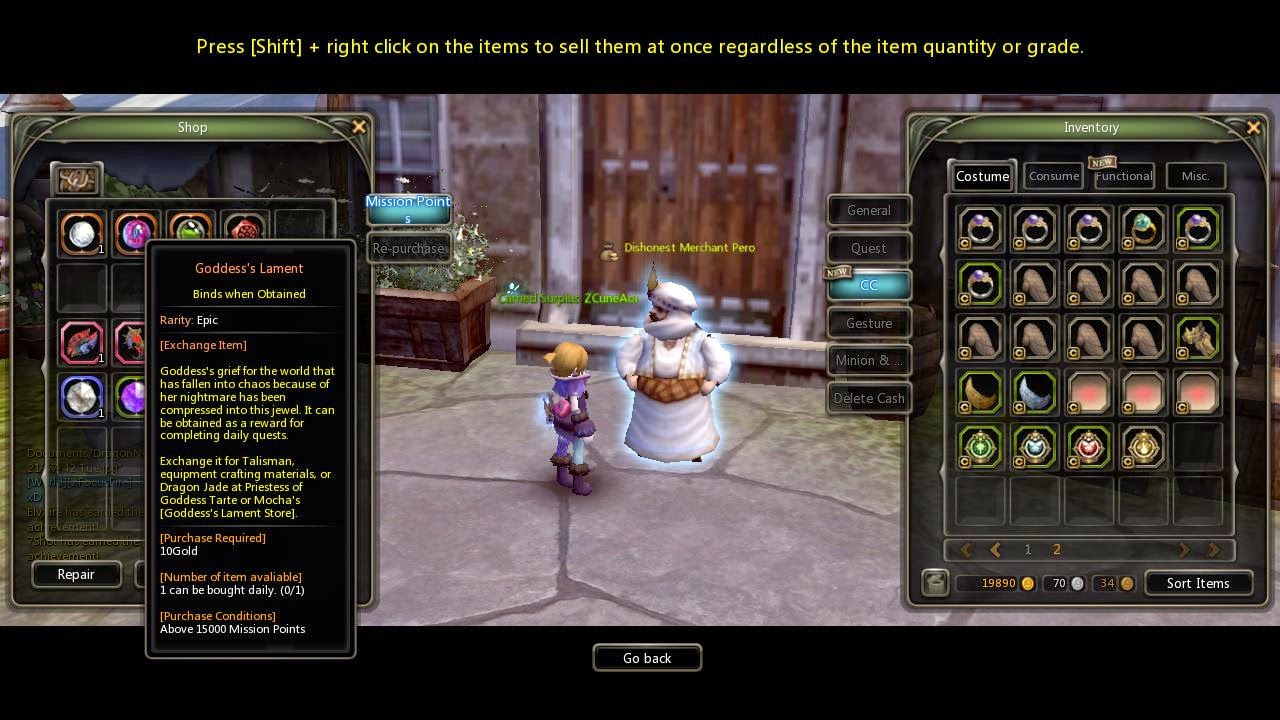The width and height of the screenshot is (1280, 720).
Task: Close the Shop window
Action: [x=359, y=127]
